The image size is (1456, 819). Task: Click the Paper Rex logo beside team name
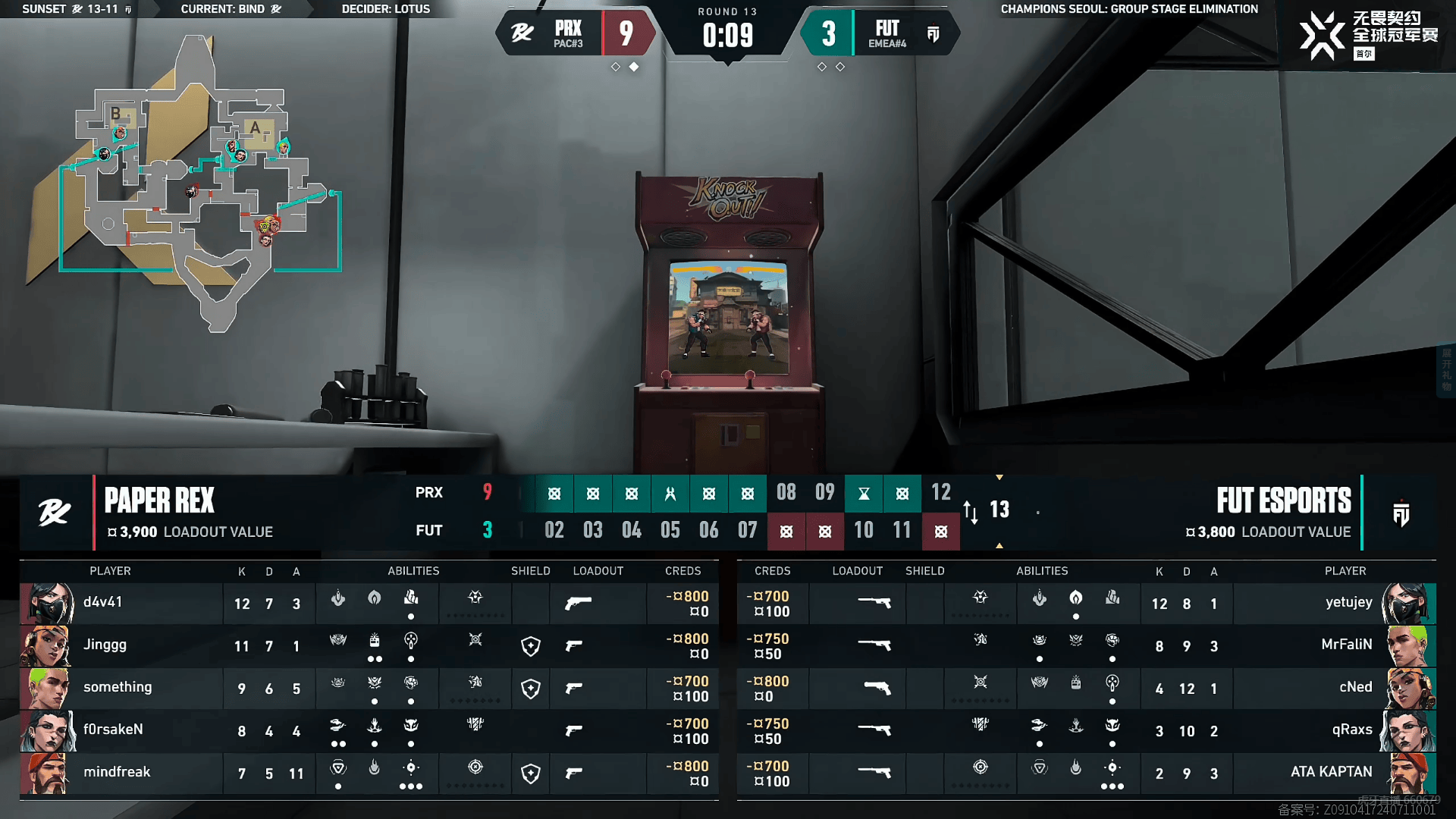coord(55,513)
